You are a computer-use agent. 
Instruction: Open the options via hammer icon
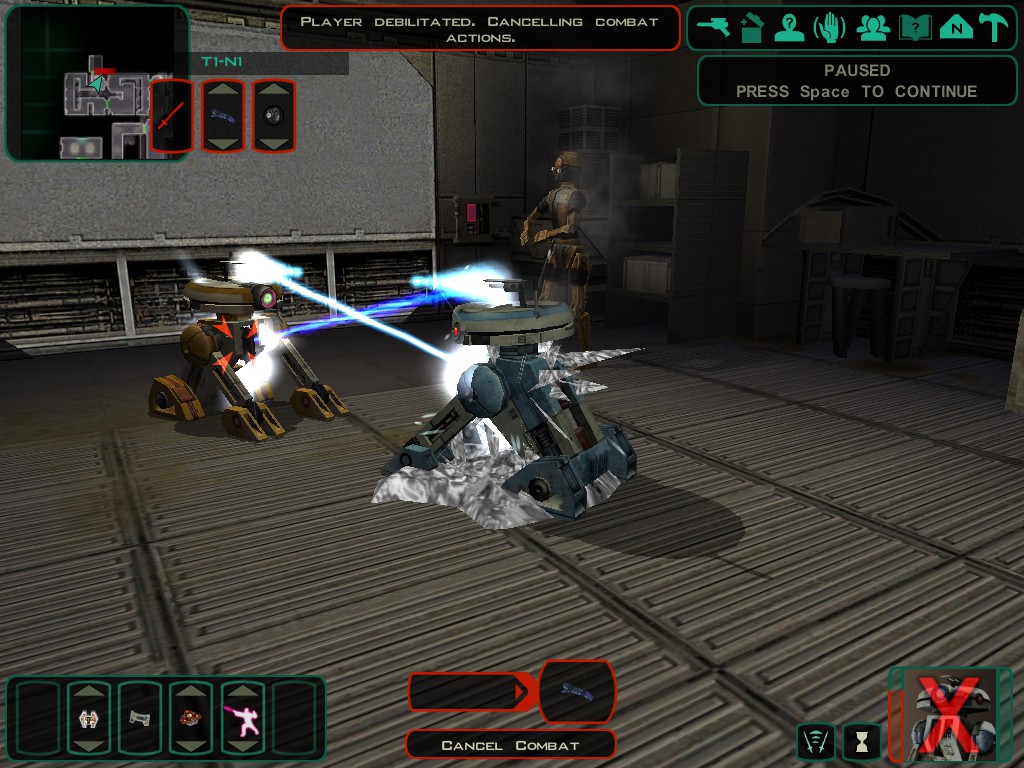993,27
